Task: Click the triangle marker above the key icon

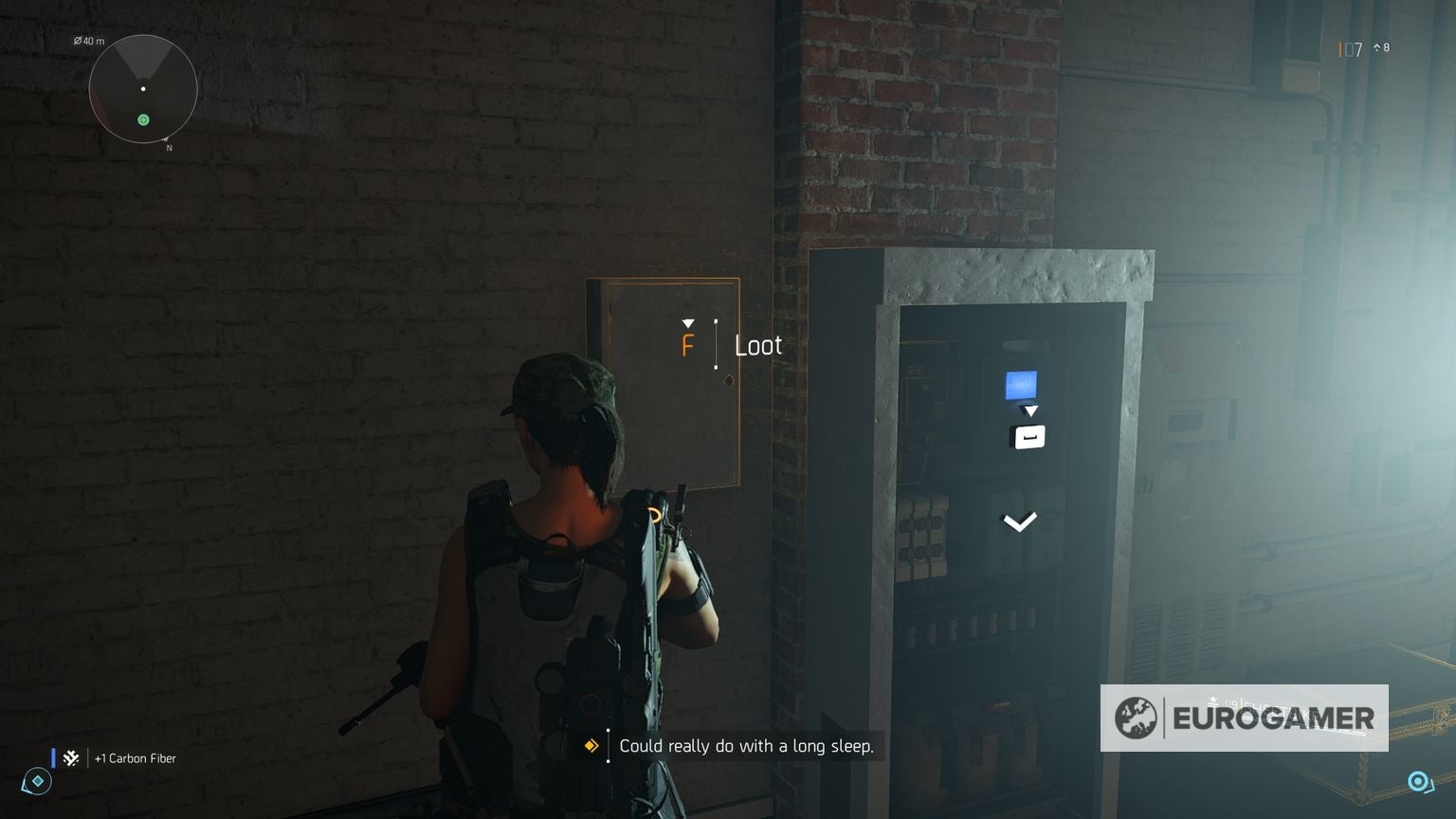Action: click(x=1030, y=410)
